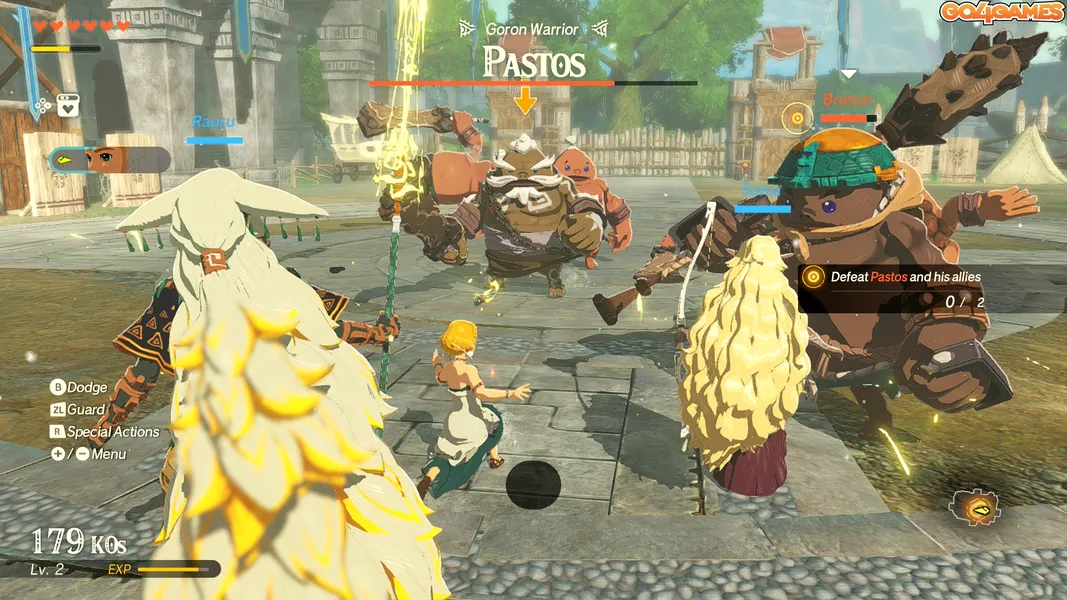Open the heart container item icon
Screen dimensions: 1067x600
69,103
